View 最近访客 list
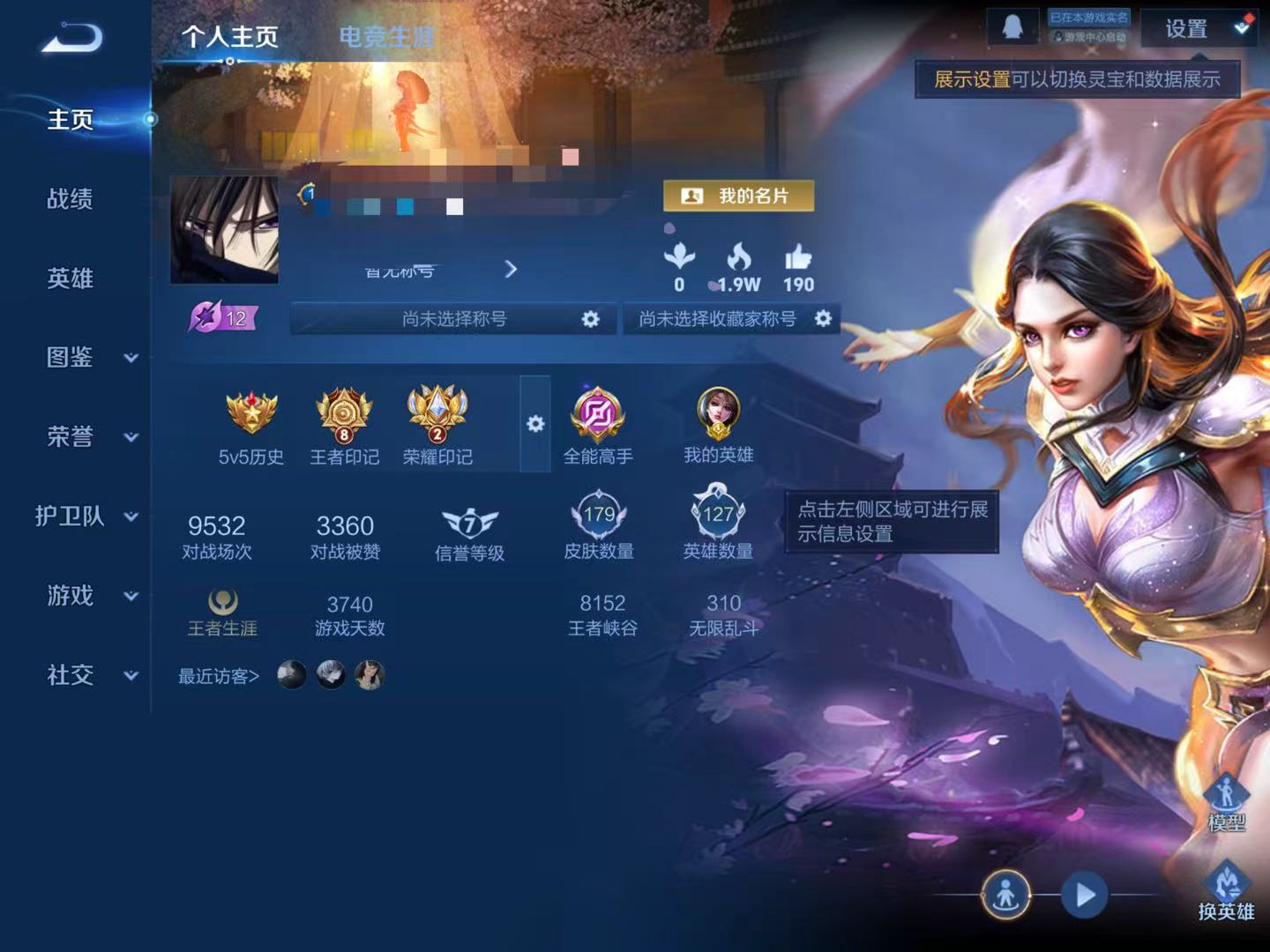Screen dimensions: 1270x952 coord(219,676)
